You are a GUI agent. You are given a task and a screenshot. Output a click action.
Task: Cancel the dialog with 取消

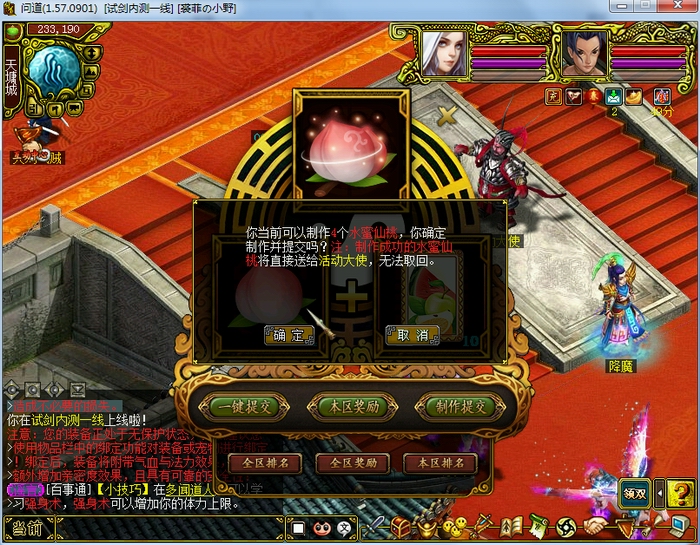click(412, 335)
